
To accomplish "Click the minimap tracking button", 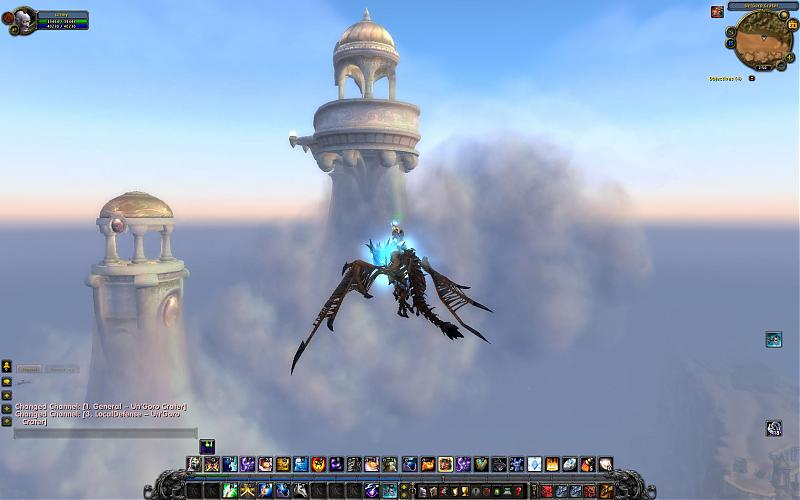I will [731, 31].
